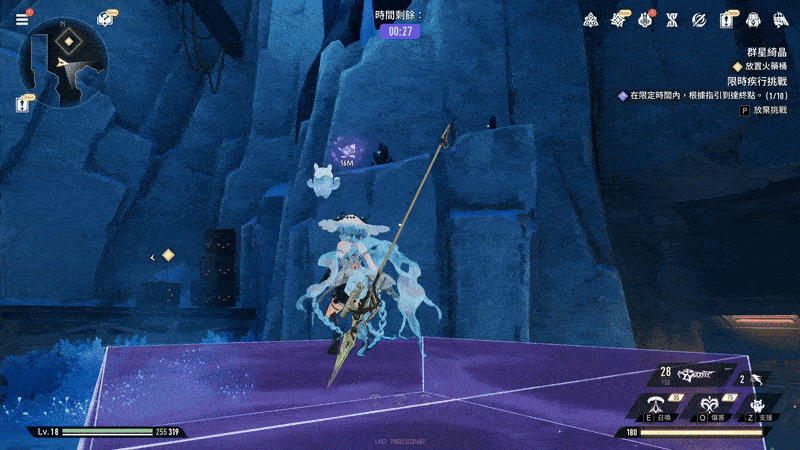Open the hamburger main menu
The image size is (800, 450).
[22, 18]
